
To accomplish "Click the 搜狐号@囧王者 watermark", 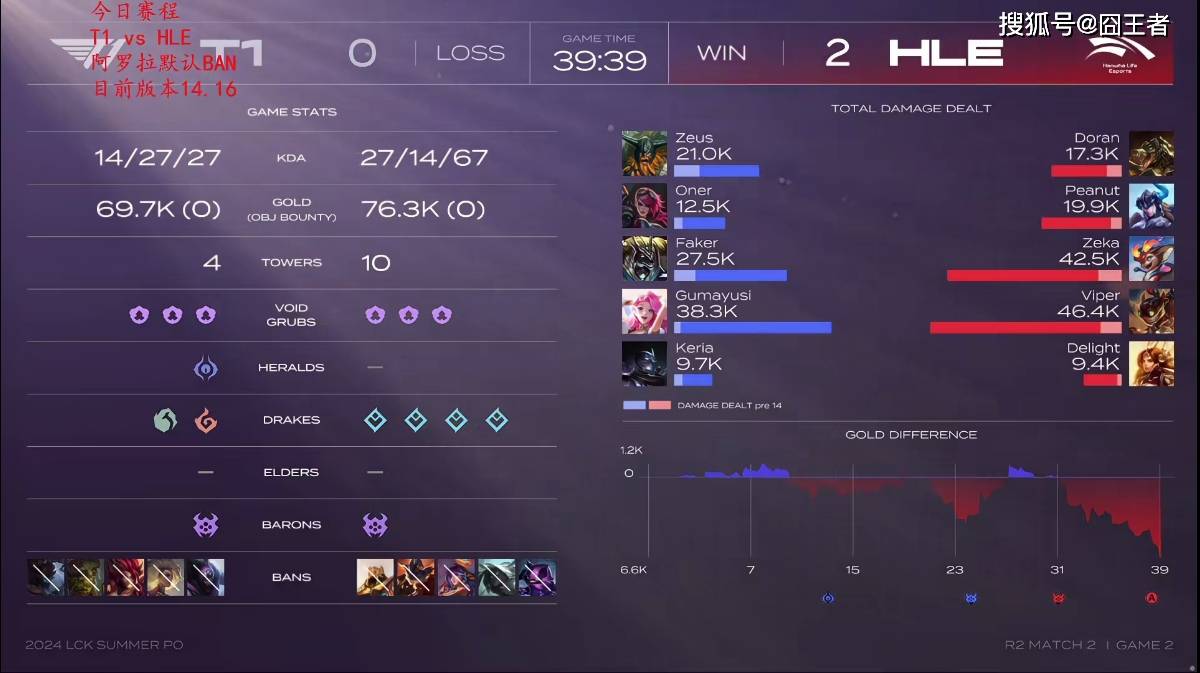I will (1083, 24).
